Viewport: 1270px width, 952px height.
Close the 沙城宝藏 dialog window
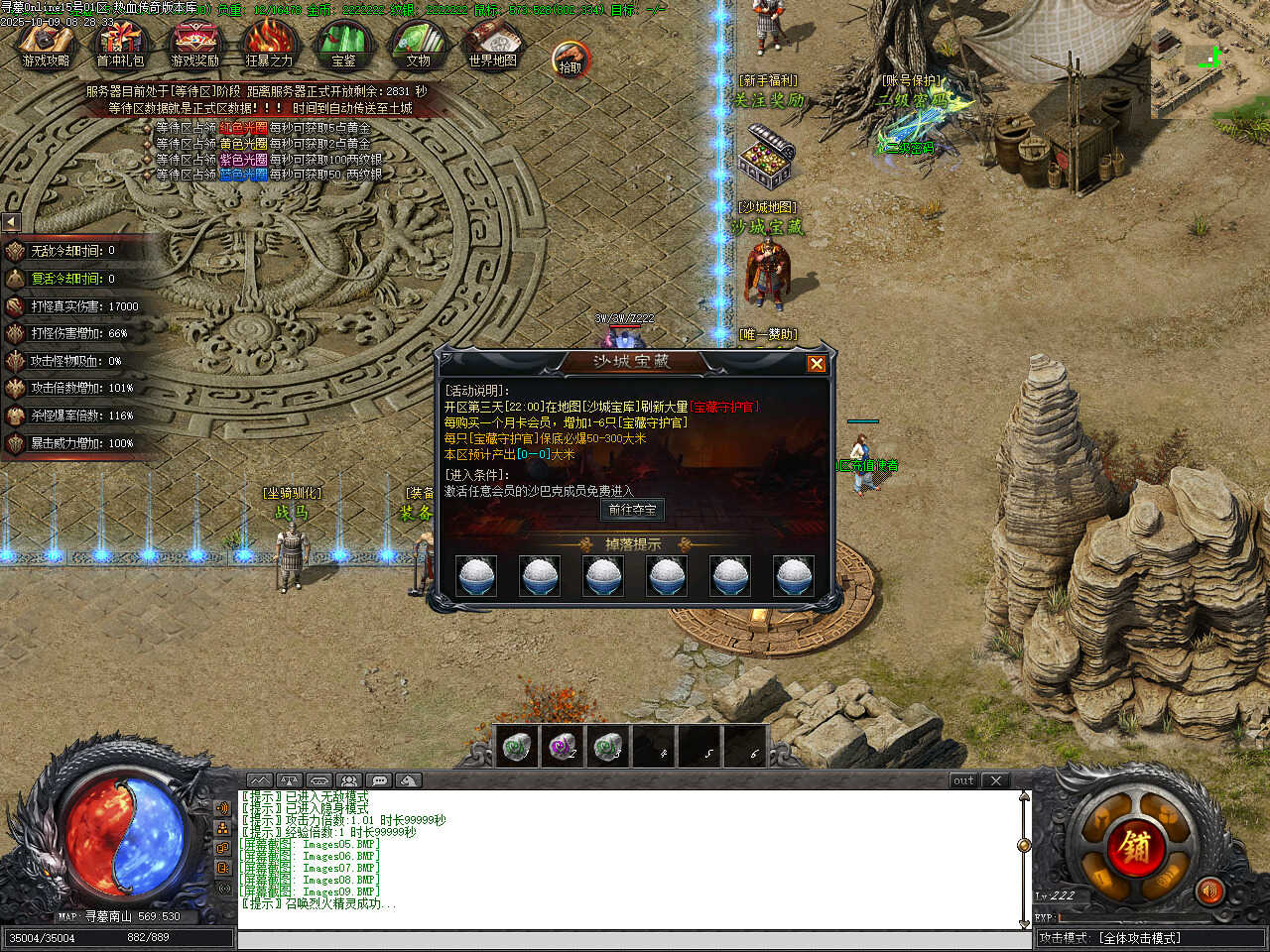pyautogui.click(x=817, y=364)
